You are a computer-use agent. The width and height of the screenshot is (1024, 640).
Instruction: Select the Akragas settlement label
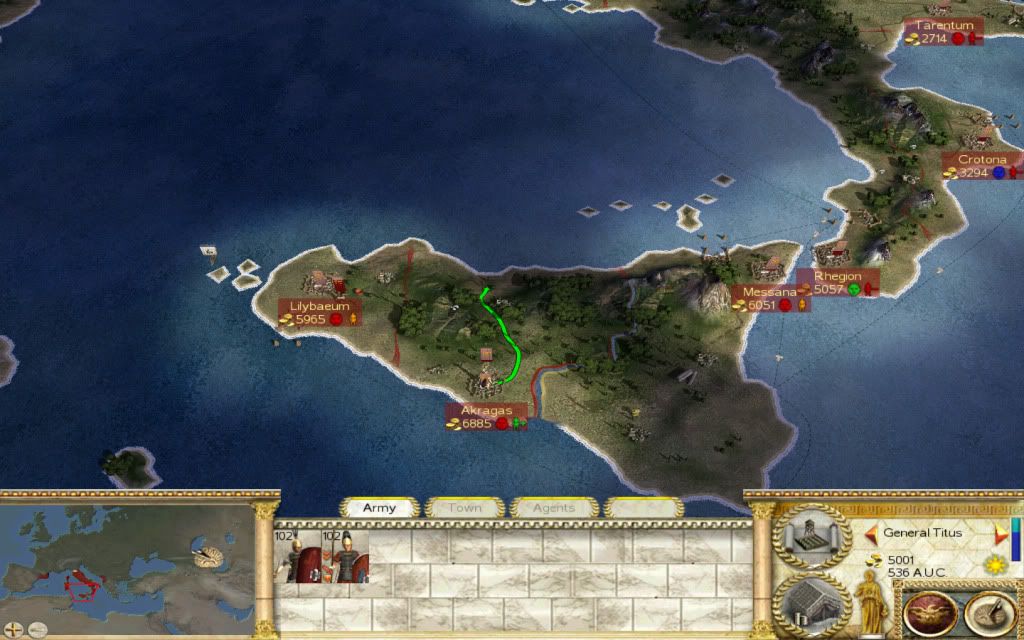coord(487,417)
